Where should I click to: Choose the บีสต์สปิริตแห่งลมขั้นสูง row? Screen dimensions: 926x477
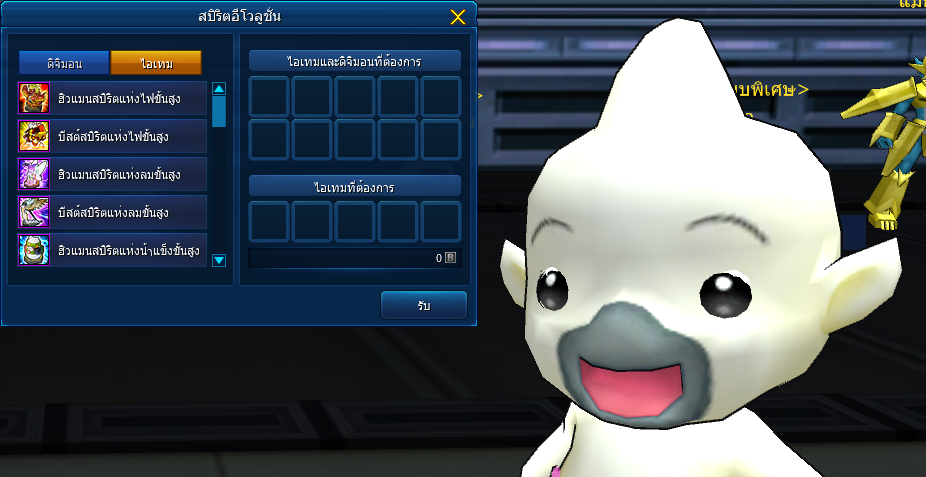click(112, 212)
